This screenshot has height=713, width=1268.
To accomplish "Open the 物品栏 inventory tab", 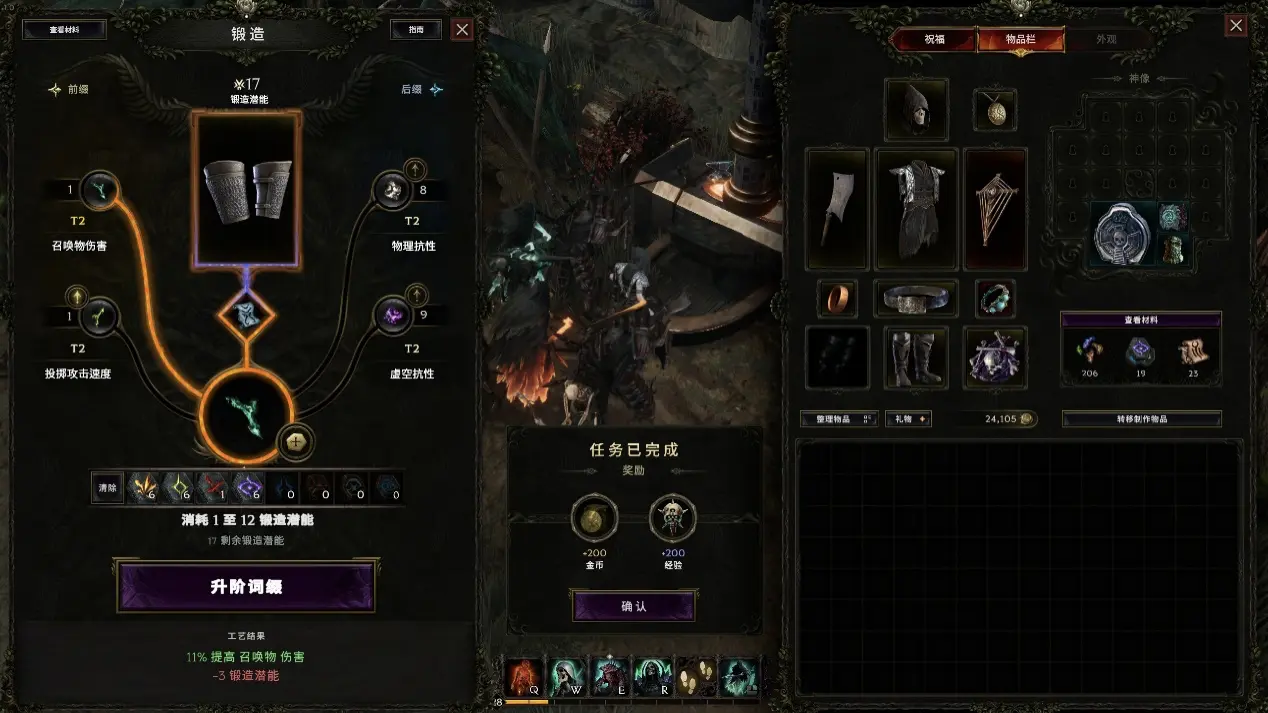I will (1020, 40).
